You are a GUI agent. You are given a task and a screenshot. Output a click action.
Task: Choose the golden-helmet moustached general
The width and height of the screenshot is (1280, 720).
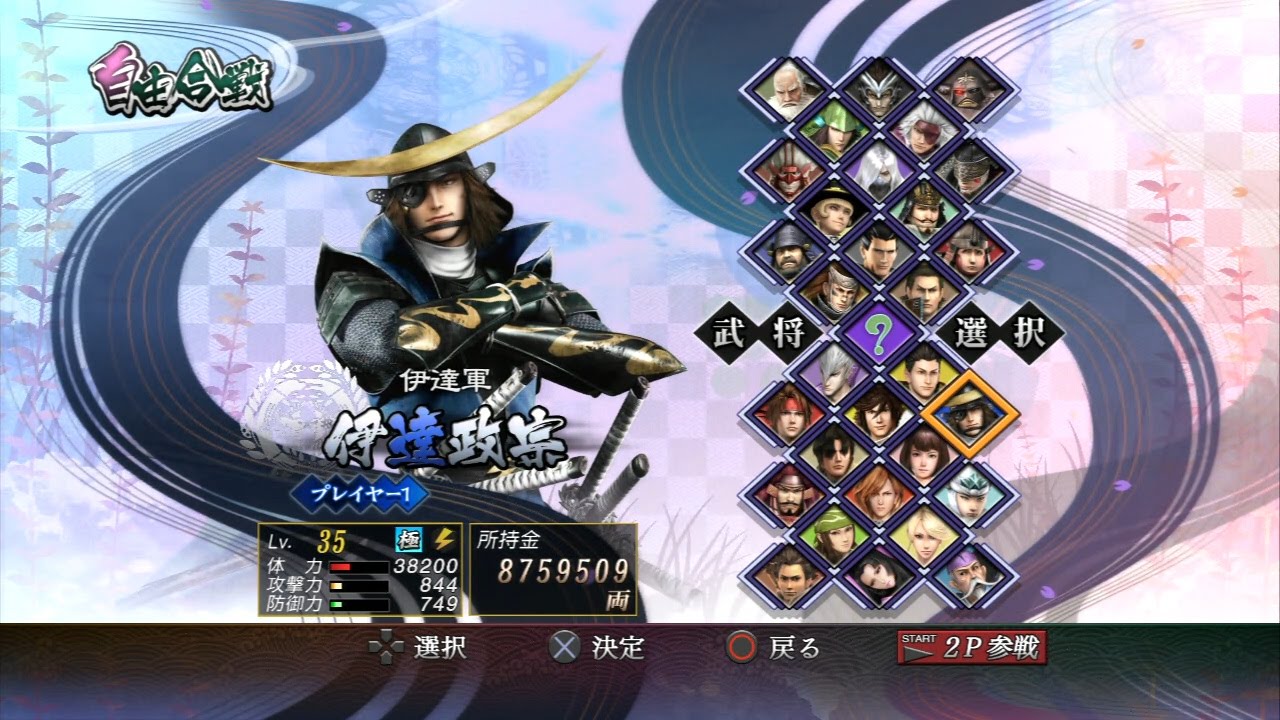(923, 211)
